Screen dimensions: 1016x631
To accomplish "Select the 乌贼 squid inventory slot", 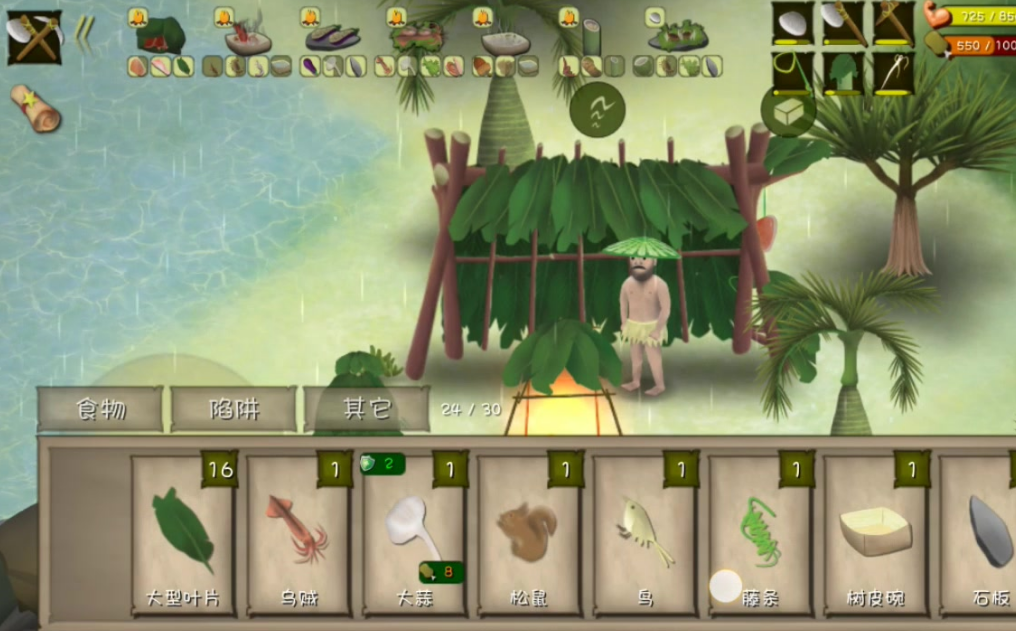I will pos(299,535).
